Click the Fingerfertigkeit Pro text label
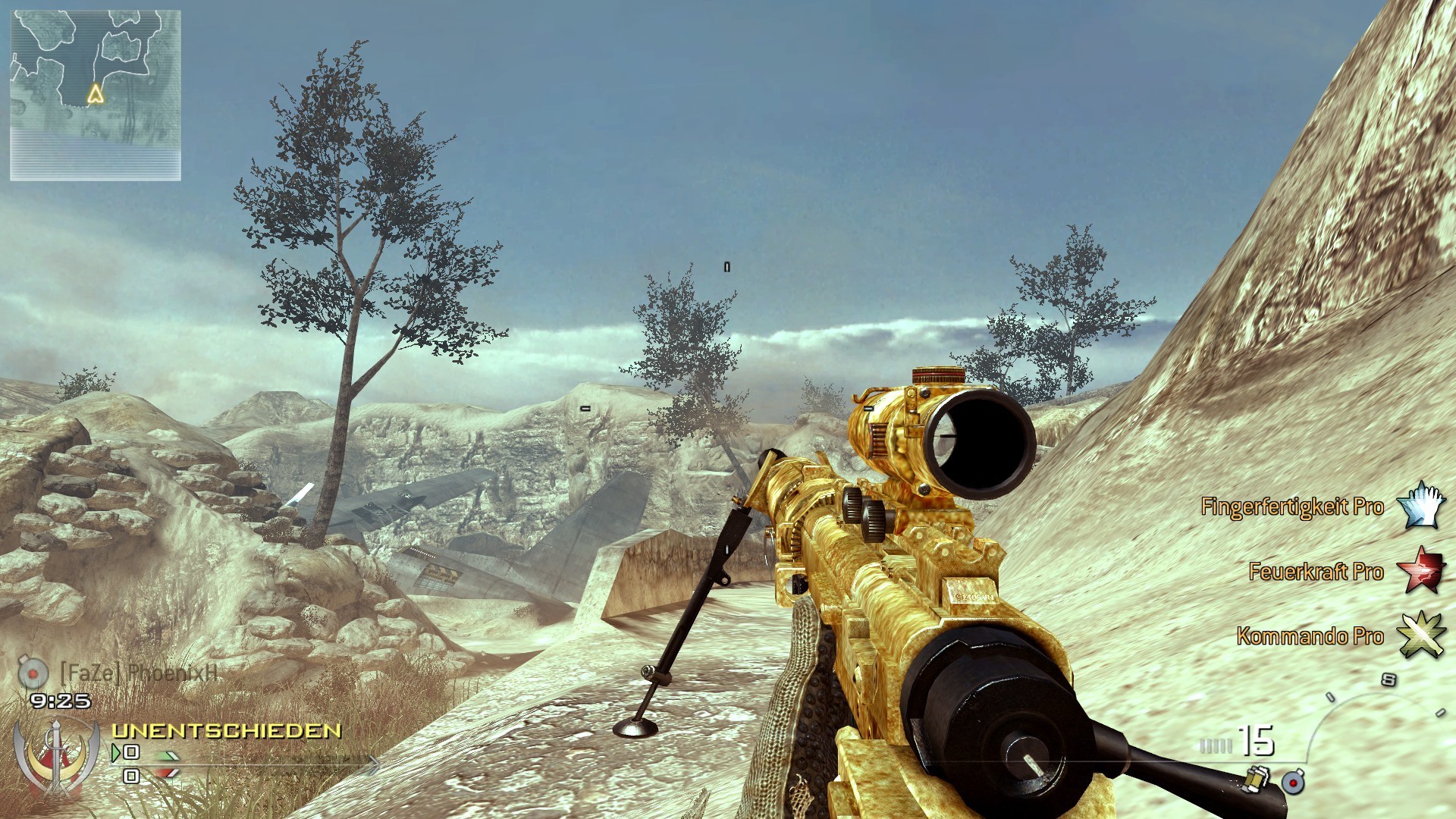Image resolution: width=1456 pixels, height=819 pixels. (1293, 507)
